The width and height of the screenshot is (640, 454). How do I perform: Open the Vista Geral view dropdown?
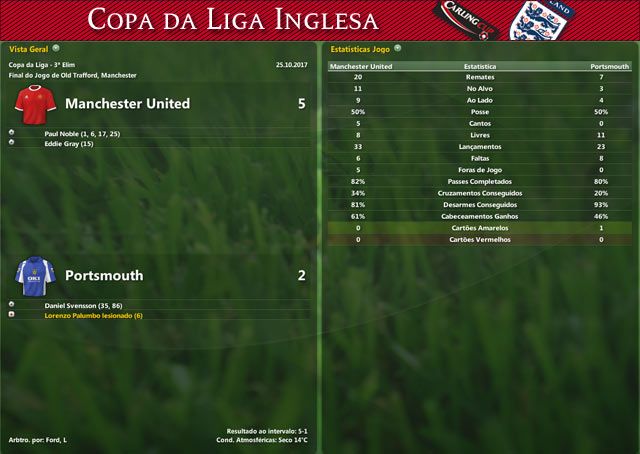[56, 47]
